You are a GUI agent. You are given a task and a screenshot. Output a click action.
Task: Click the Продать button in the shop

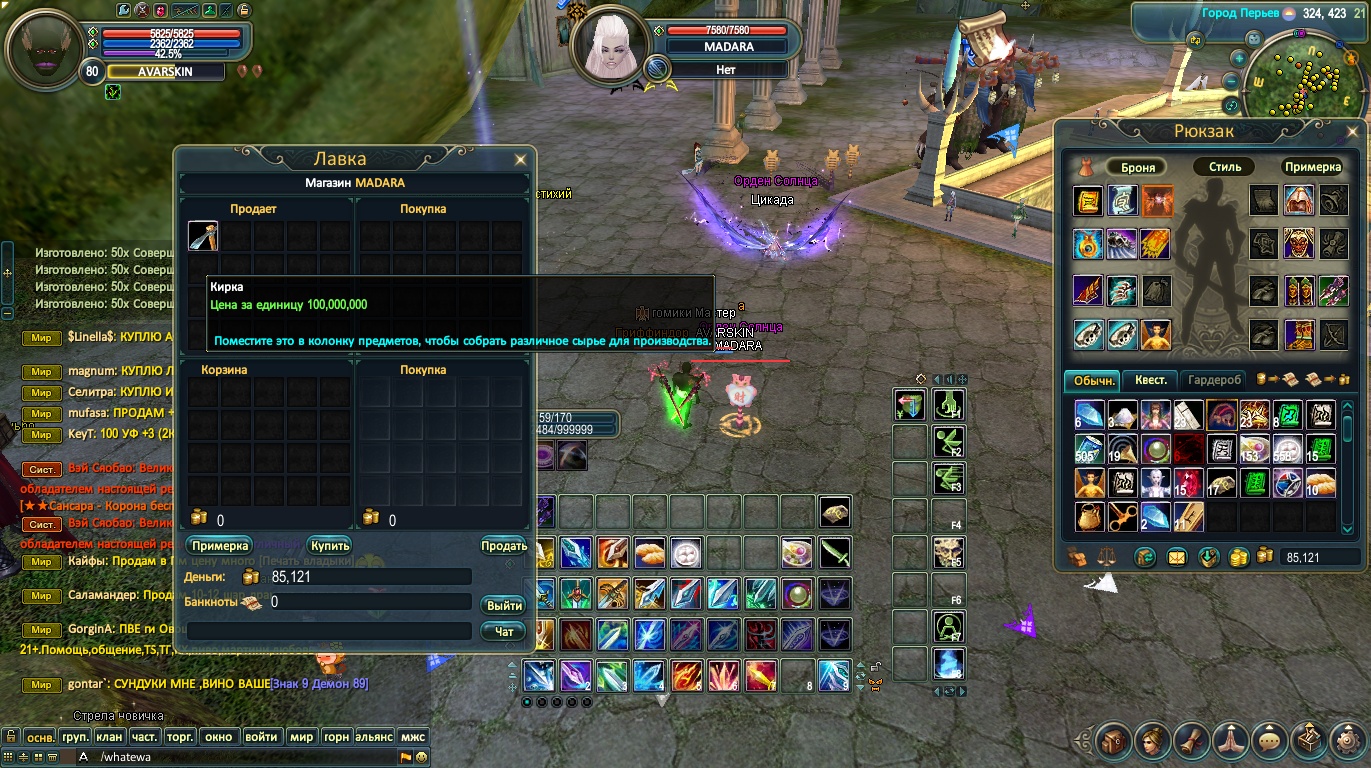point(504,546)
